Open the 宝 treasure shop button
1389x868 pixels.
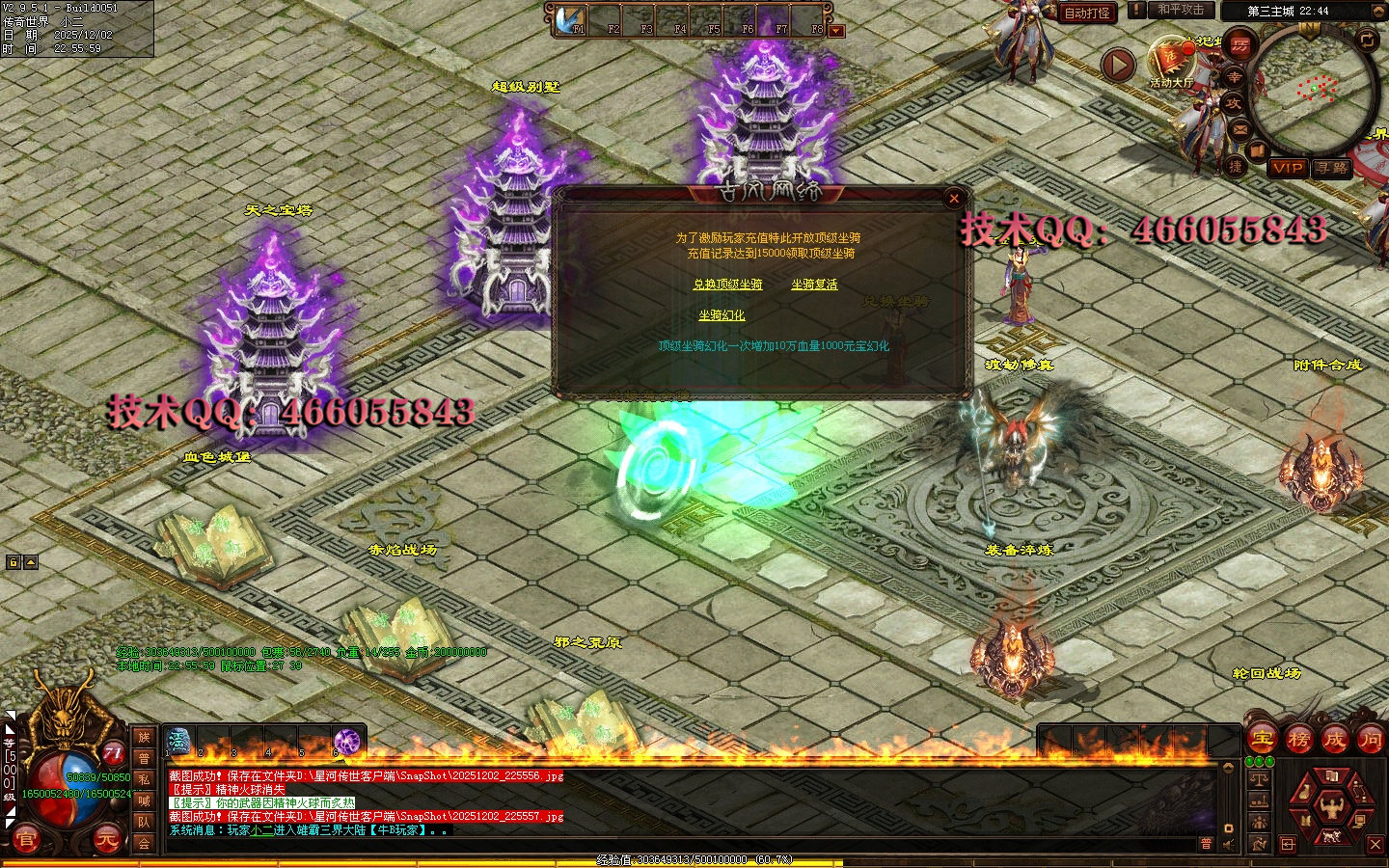tap(1262, 740)
